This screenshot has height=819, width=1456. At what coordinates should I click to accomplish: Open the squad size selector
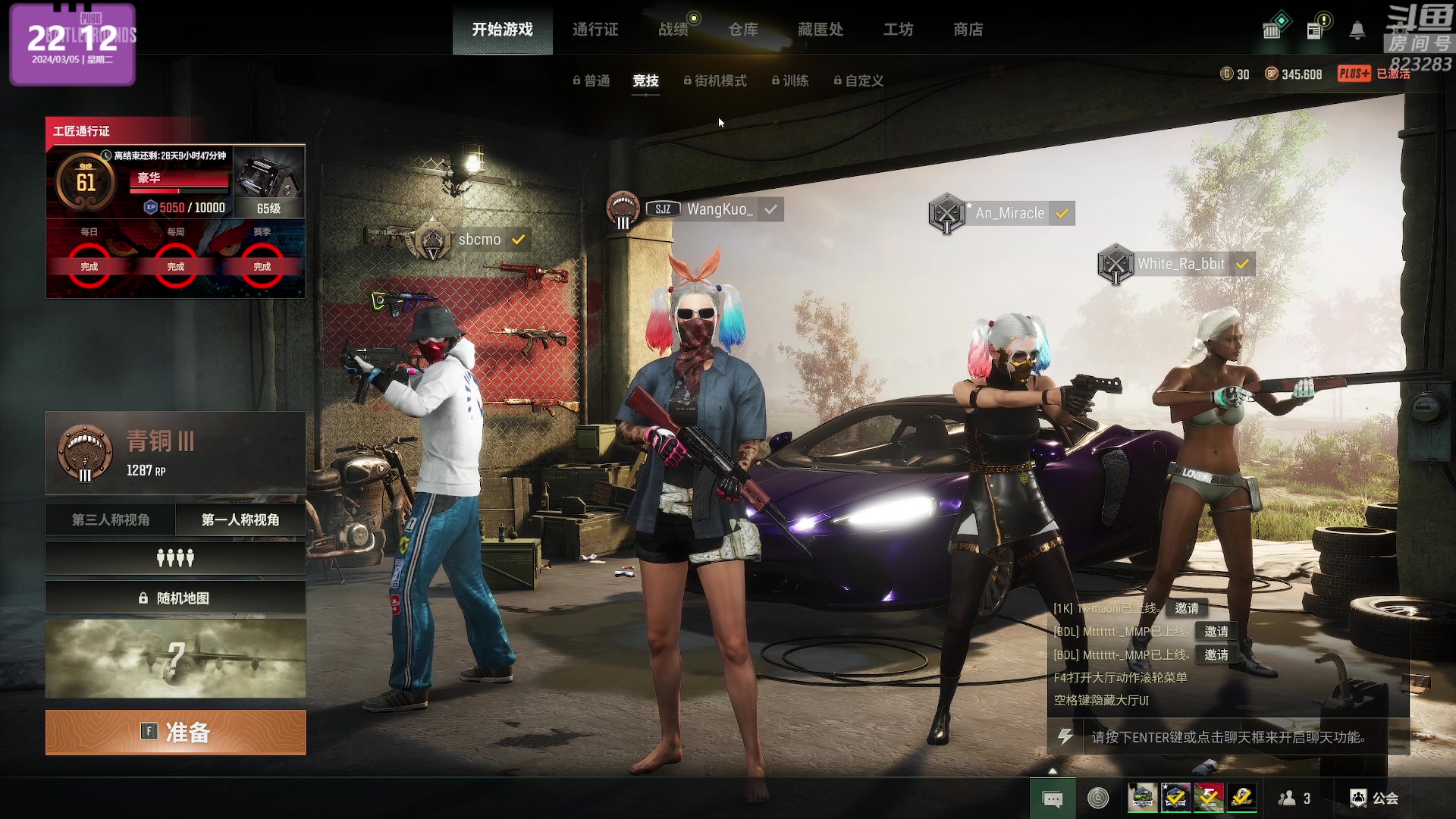[x=176, y=559]
